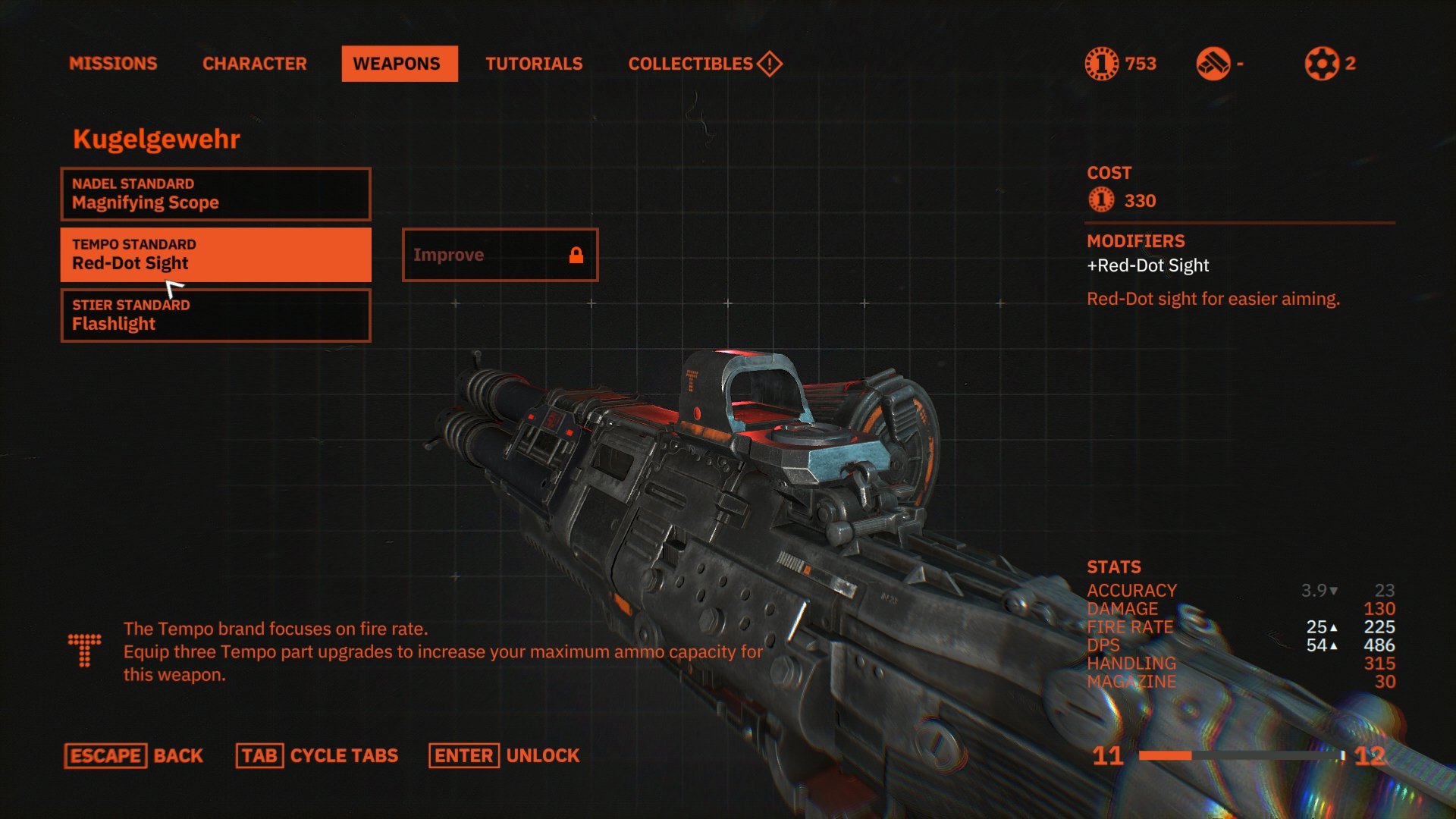Click the accuracy decrease arrow in stats
Screen dimensions: 1456x819
tap(1335, 590)
